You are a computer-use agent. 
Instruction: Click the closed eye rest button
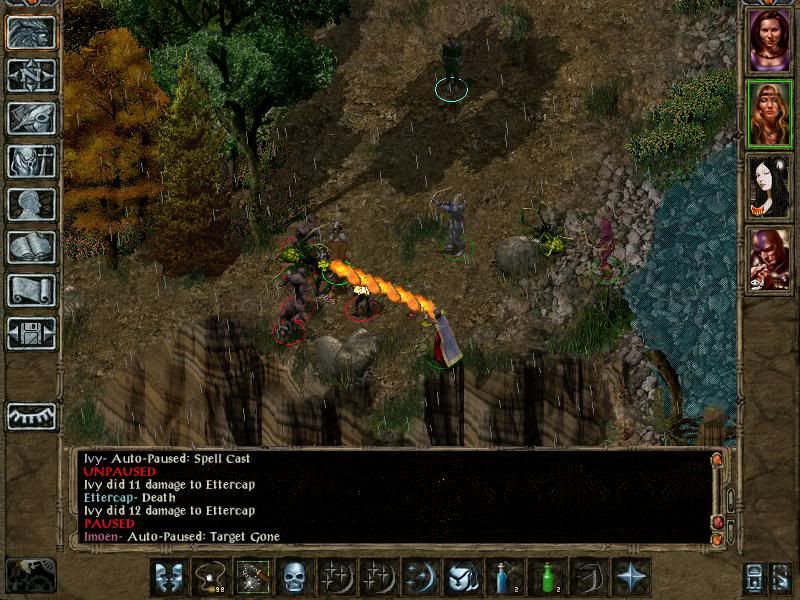[x=31, y=414]
